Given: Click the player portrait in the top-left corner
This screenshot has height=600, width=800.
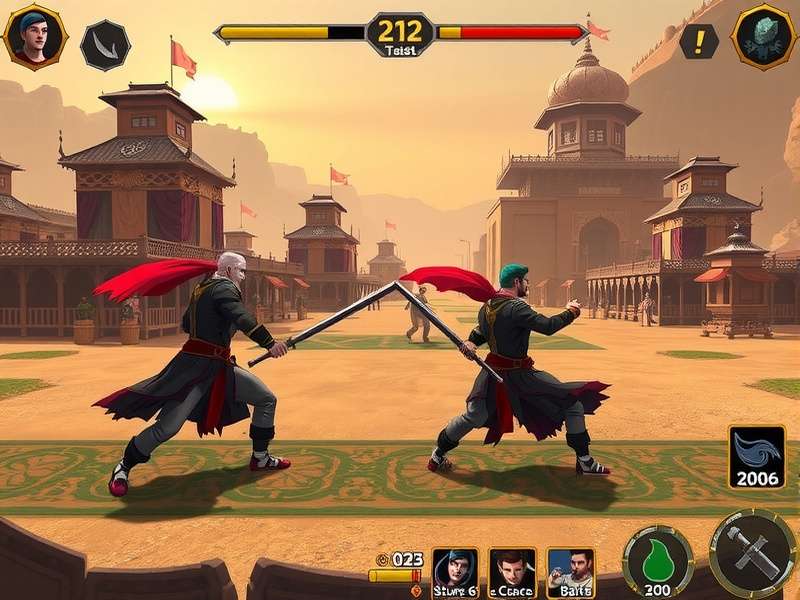Looking at the screenshot, I should tap(35, 37).
